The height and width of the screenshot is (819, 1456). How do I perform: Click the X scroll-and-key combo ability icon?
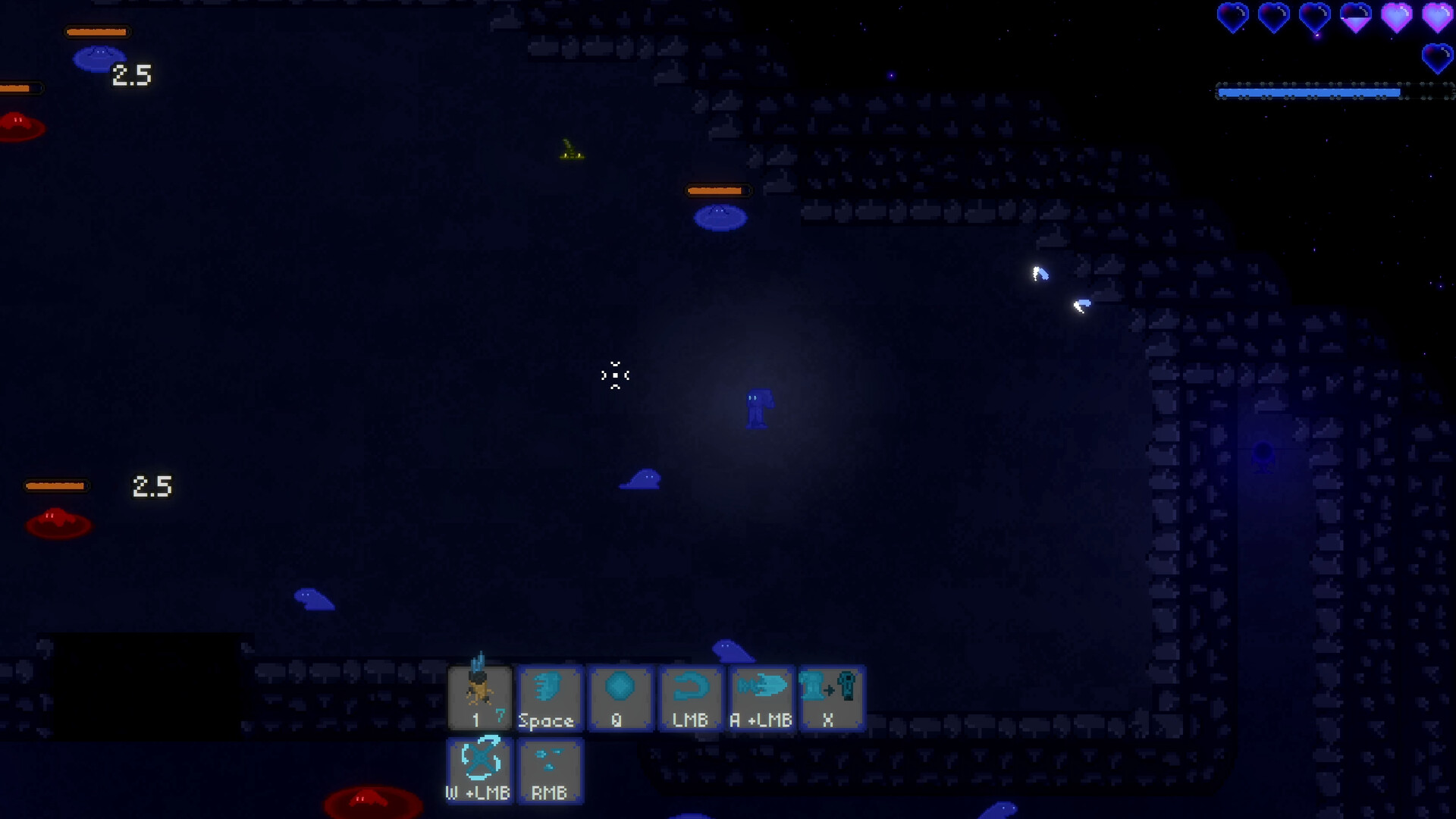tap(832, 694)
